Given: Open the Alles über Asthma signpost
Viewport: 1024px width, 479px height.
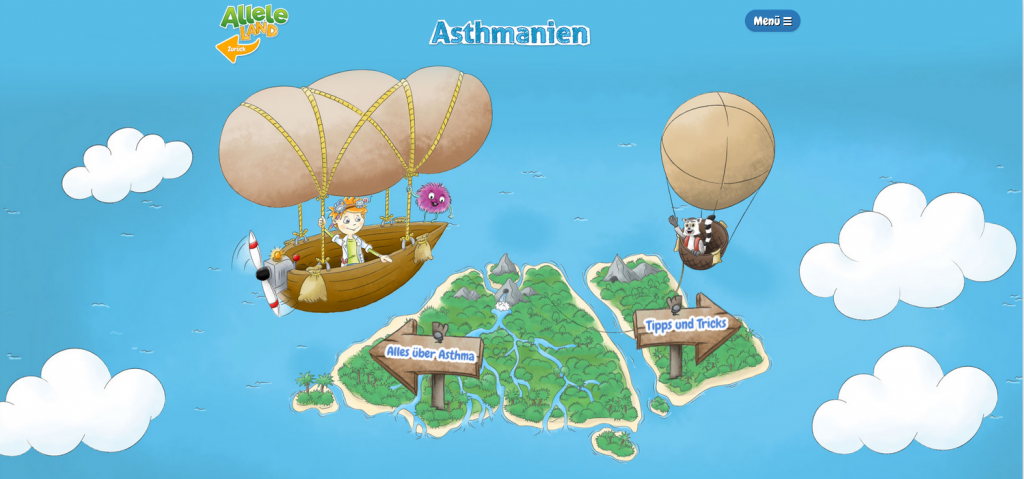Looking at the screenshot, I should pos(430,353).
